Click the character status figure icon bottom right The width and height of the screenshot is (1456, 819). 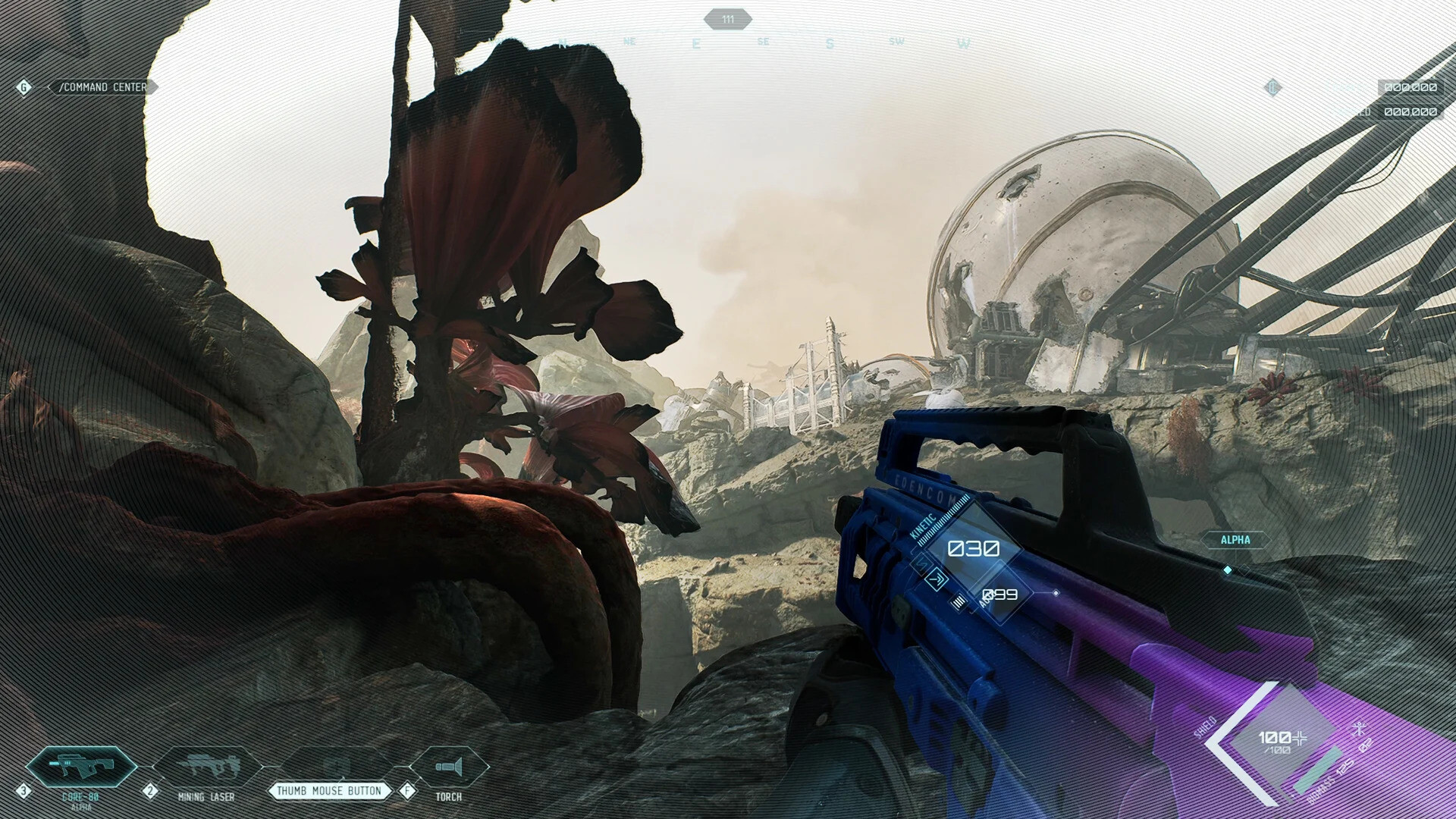(1360, 728)
